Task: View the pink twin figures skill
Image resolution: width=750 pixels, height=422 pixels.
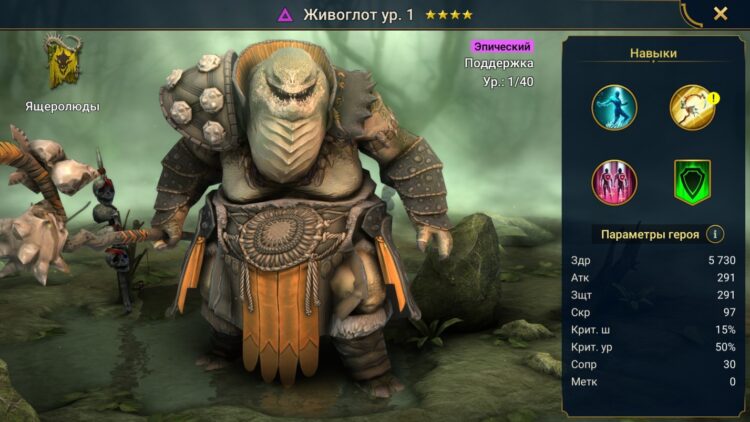Action: [614, 182]
